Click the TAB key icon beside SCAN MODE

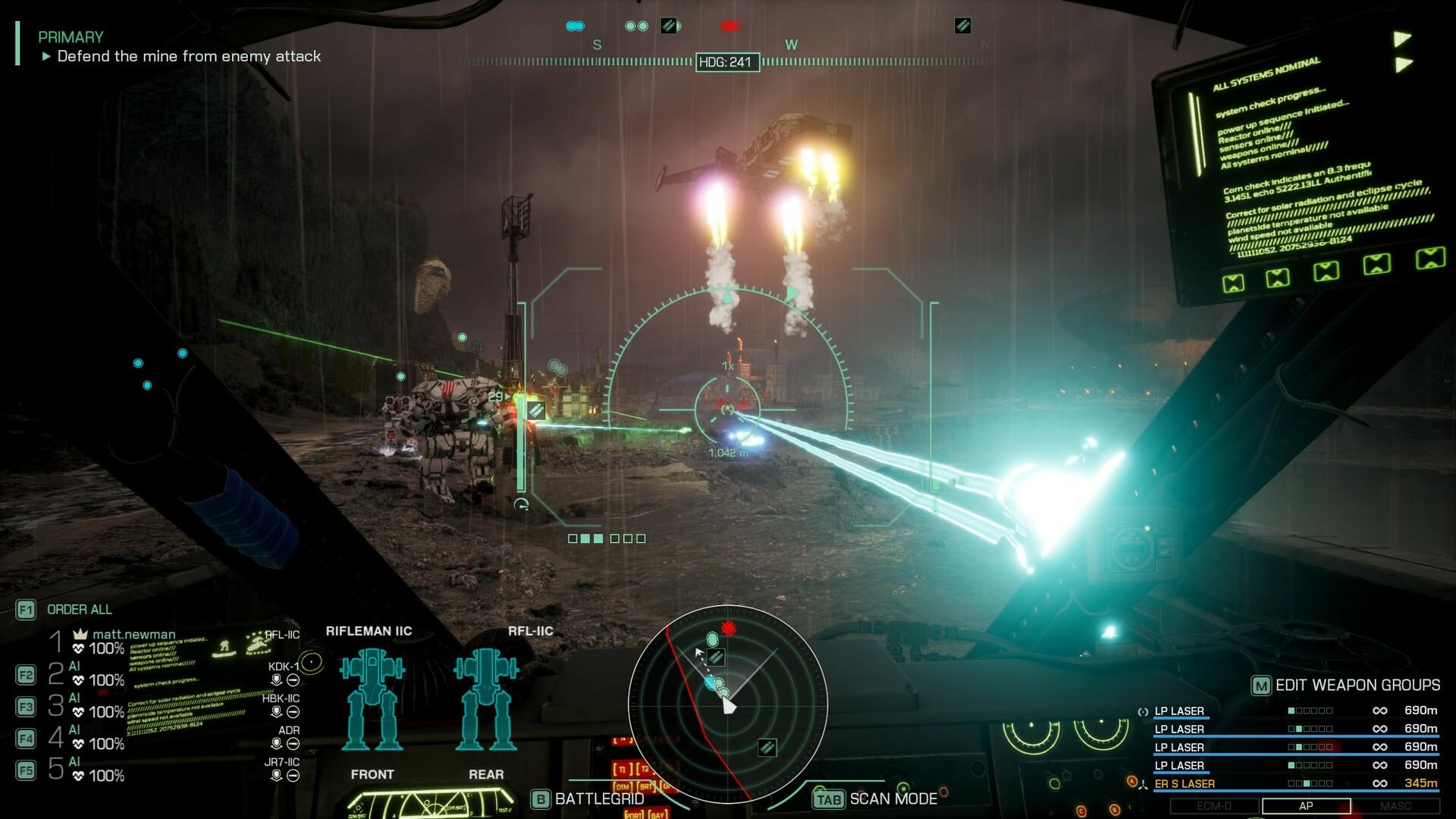coord(828,799)
